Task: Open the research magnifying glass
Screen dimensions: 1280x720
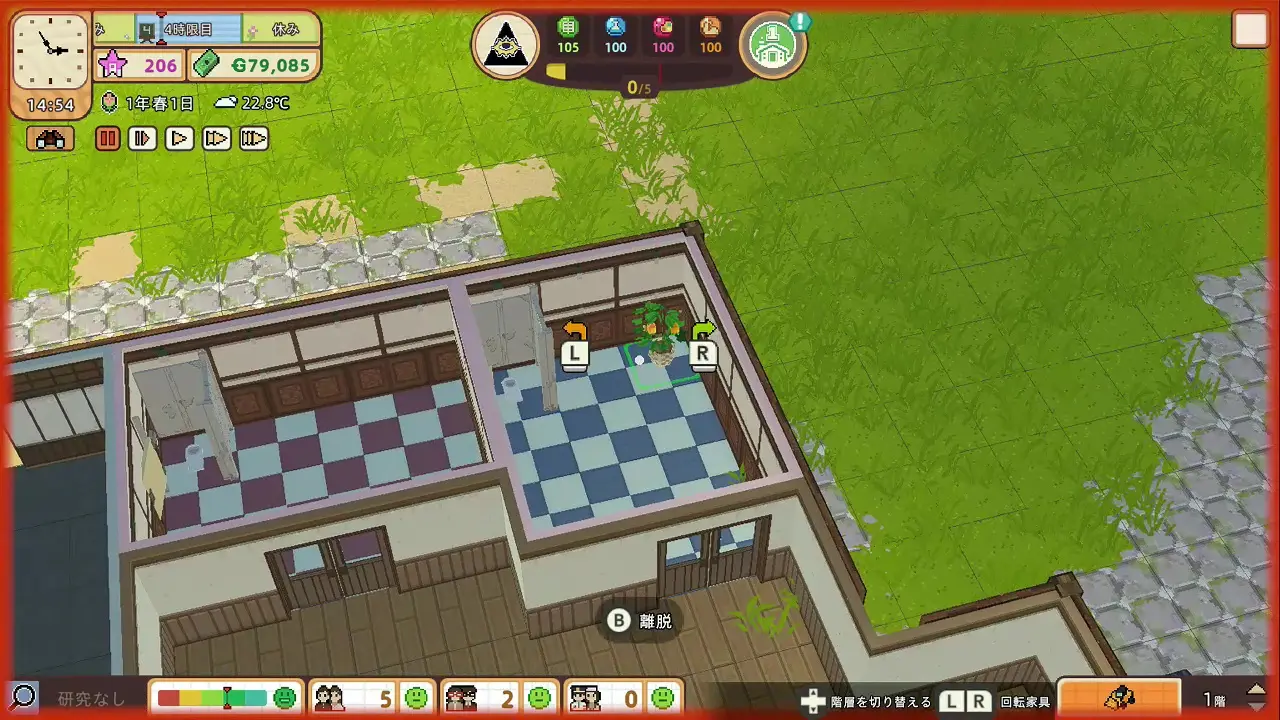Action: [23, 697]
